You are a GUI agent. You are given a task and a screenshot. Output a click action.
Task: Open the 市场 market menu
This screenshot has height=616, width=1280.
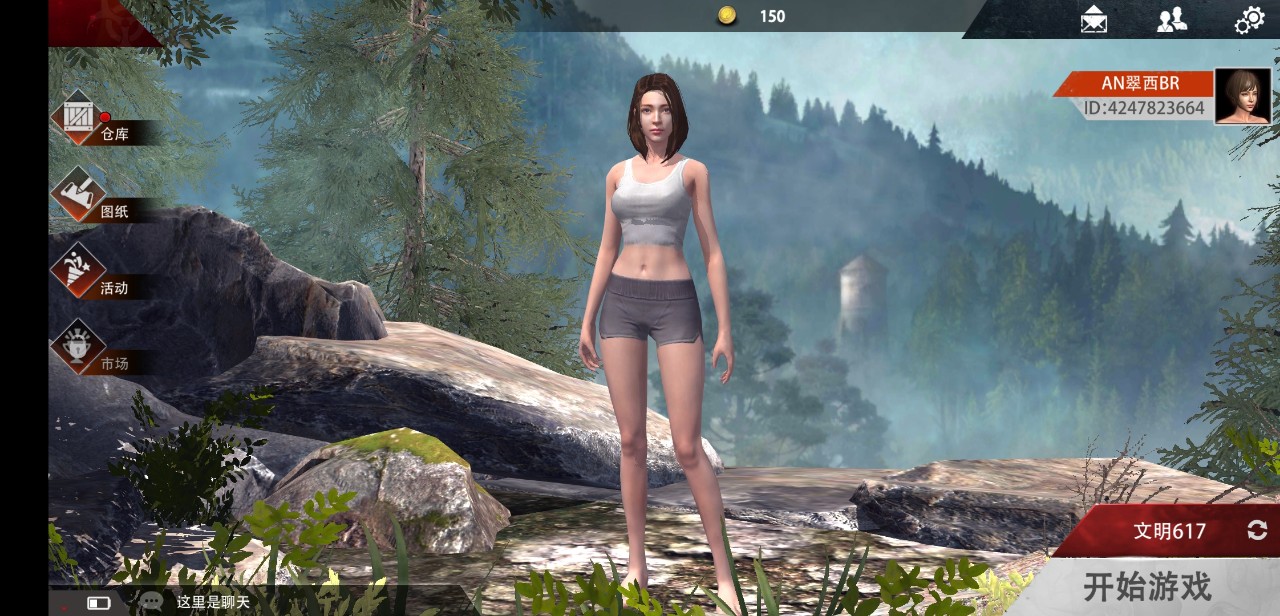click(x=80, y=348)
